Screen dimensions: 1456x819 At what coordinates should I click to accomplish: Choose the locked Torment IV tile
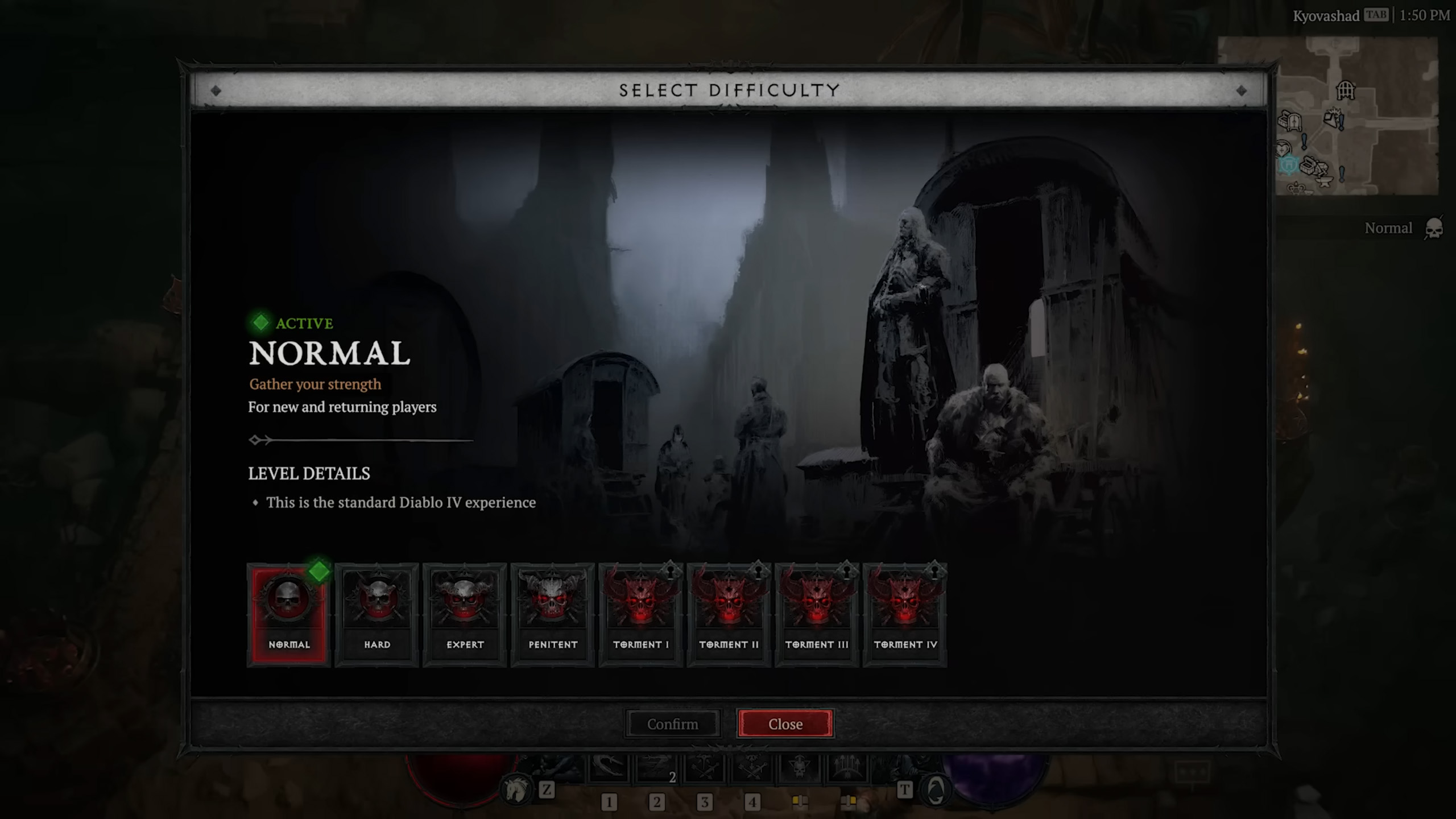(905, 614)
